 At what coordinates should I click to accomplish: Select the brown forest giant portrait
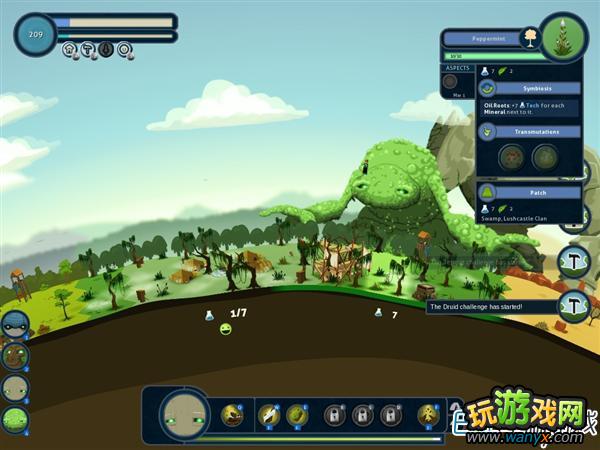(x=14, y=356)
